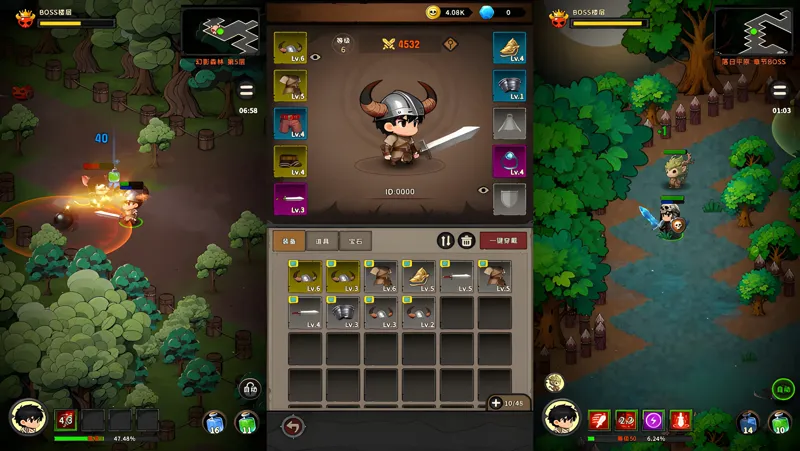Open the key-shaped diamond icon beside power 4532
This screenshot has width=800, height=451.
[x=451, y=44]
